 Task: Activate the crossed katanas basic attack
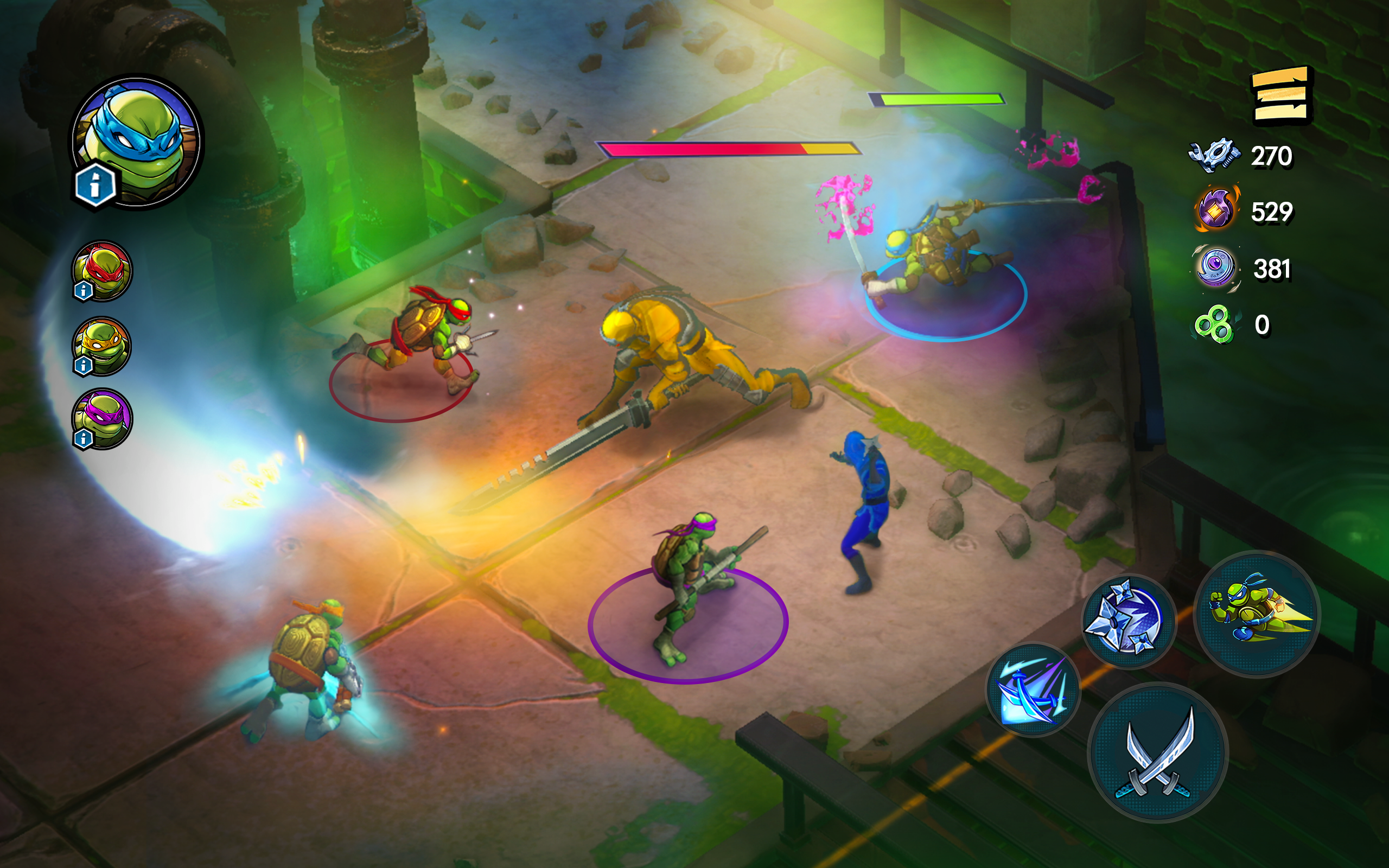tap(1158, 752)
